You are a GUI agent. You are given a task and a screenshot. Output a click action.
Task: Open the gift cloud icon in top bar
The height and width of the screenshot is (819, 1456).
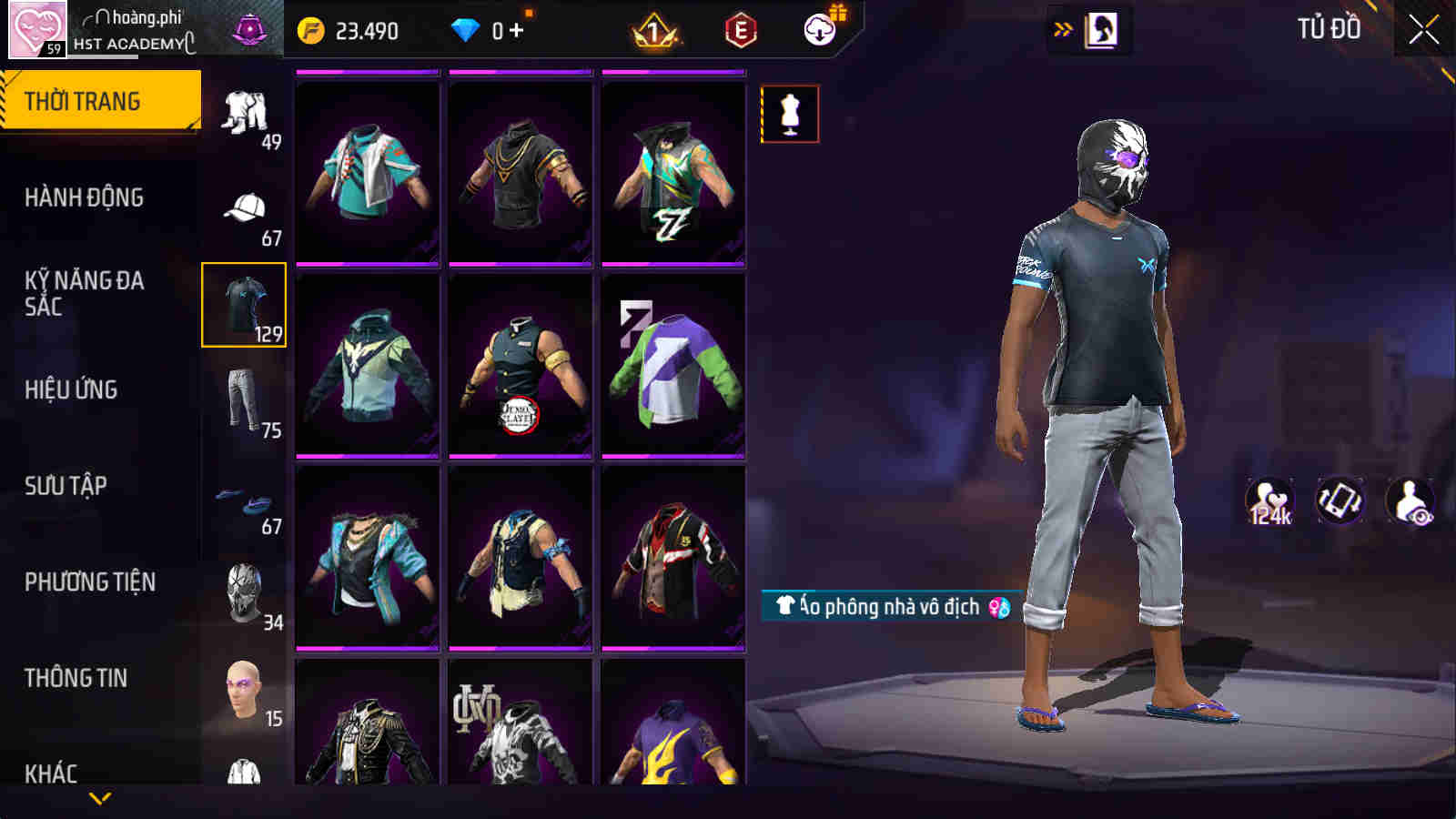(x=818, y=29)
